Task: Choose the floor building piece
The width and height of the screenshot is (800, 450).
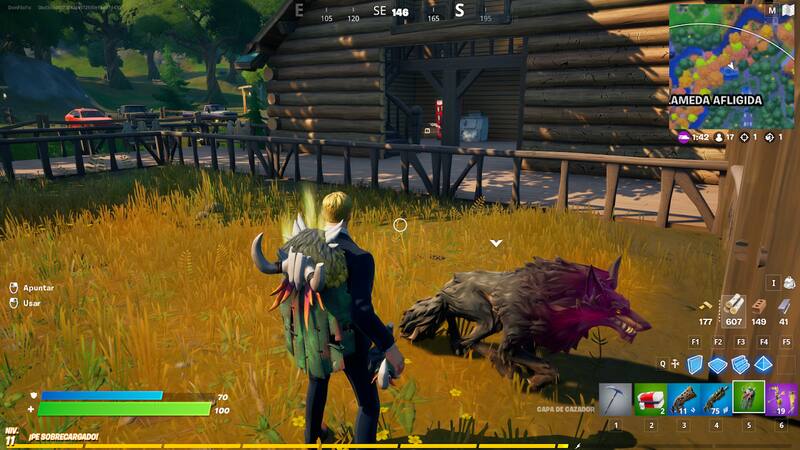Action: [x=718, y=365]
